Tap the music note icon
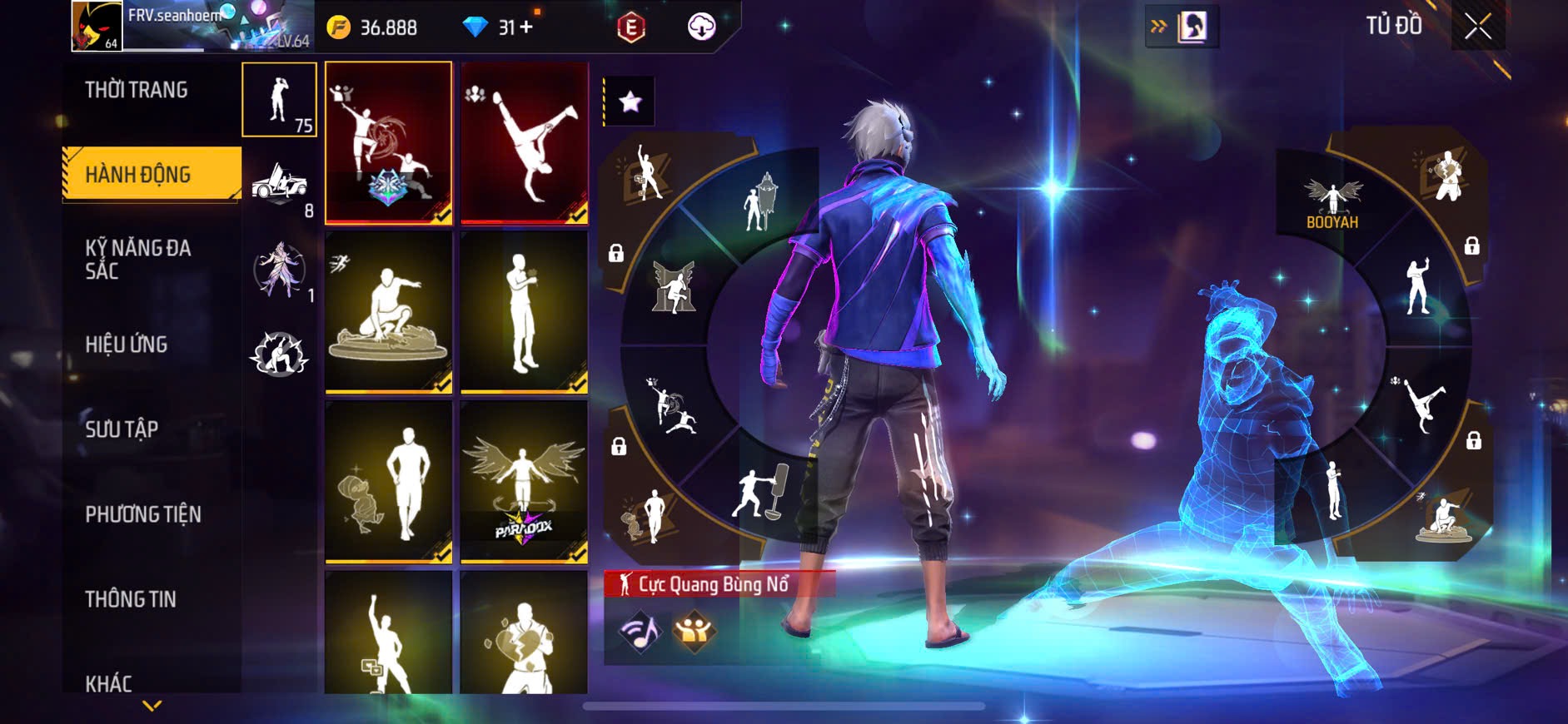1568x724 pixels. point(640,632)
